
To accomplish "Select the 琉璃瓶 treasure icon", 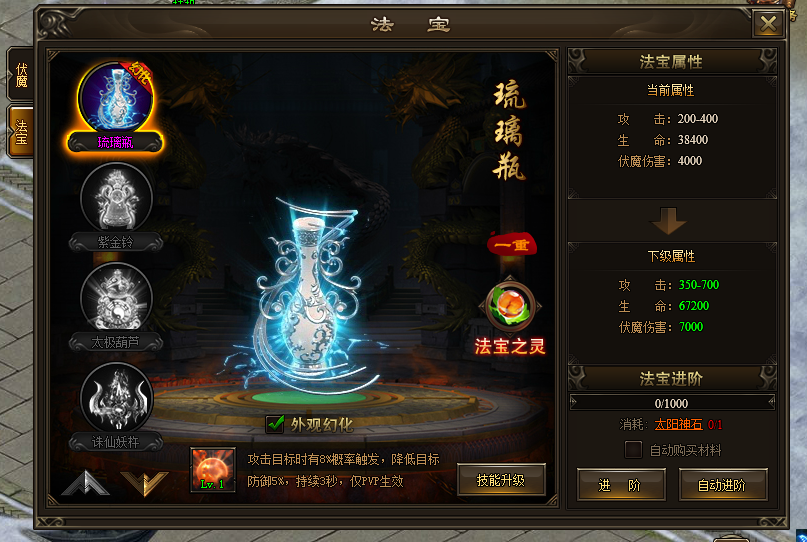I will tap(115, 98).
